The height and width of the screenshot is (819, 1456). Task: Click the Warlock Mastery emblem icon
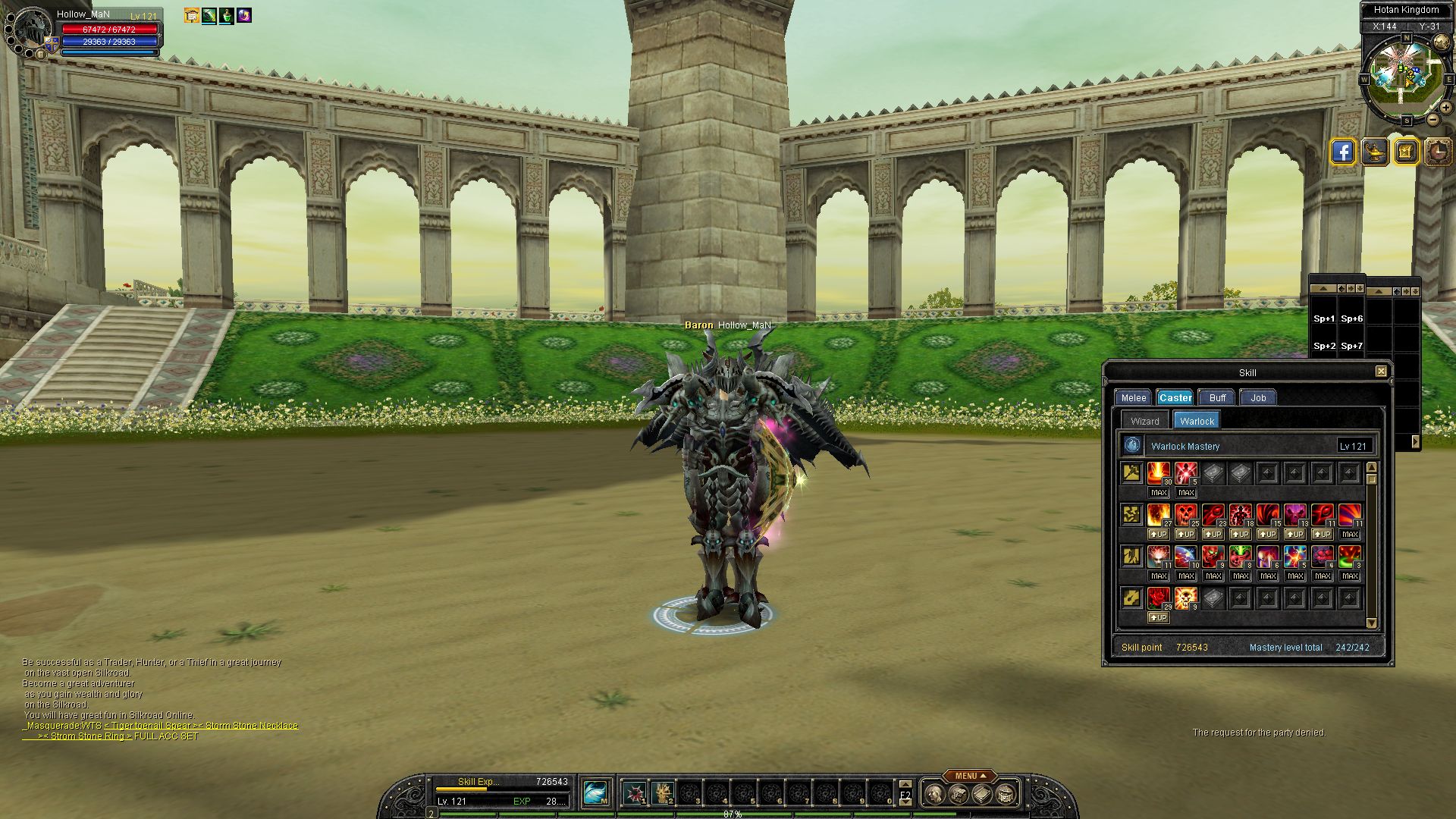[x=1132, y=446]
